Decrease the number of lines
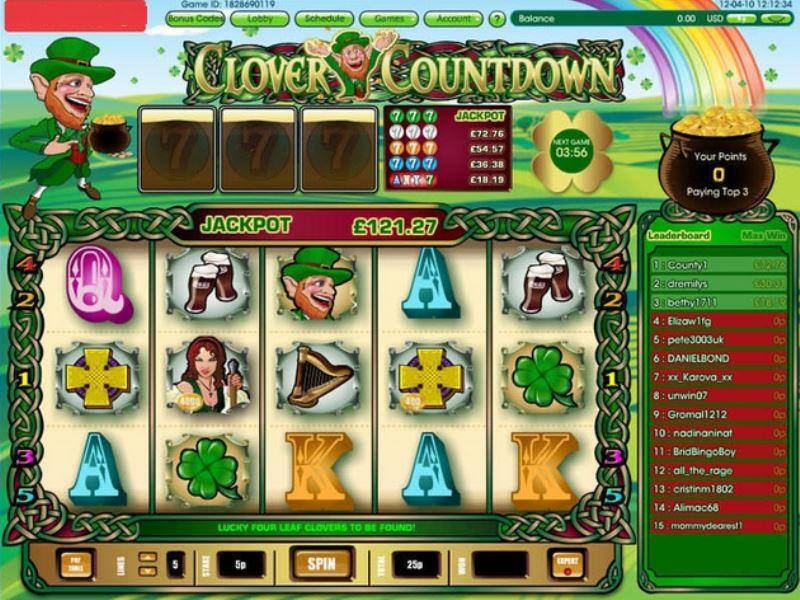Image resolution: width=800 pixels, height=600 pixels. click(147, 571)
